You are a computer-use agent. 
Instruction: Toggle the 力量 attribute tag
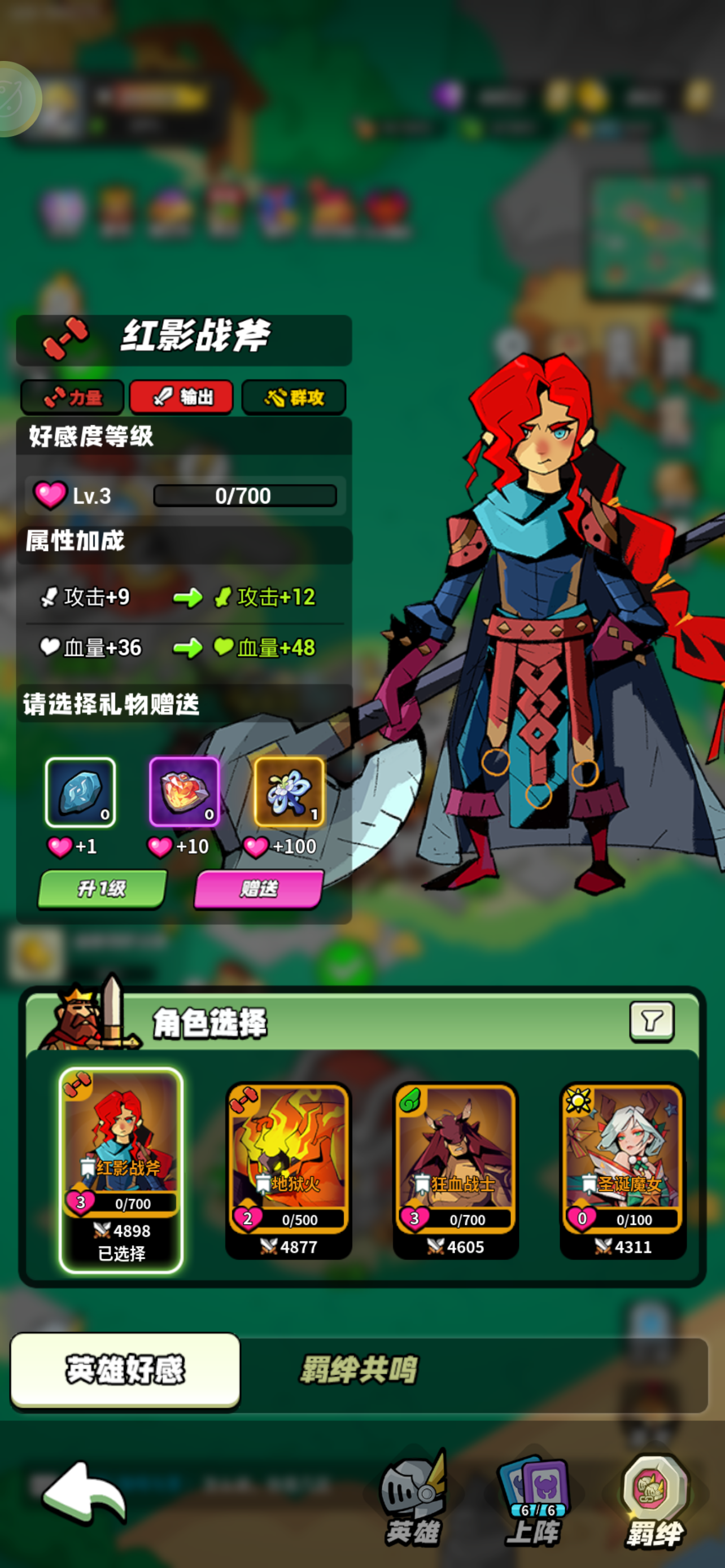[x=72, y=397]
